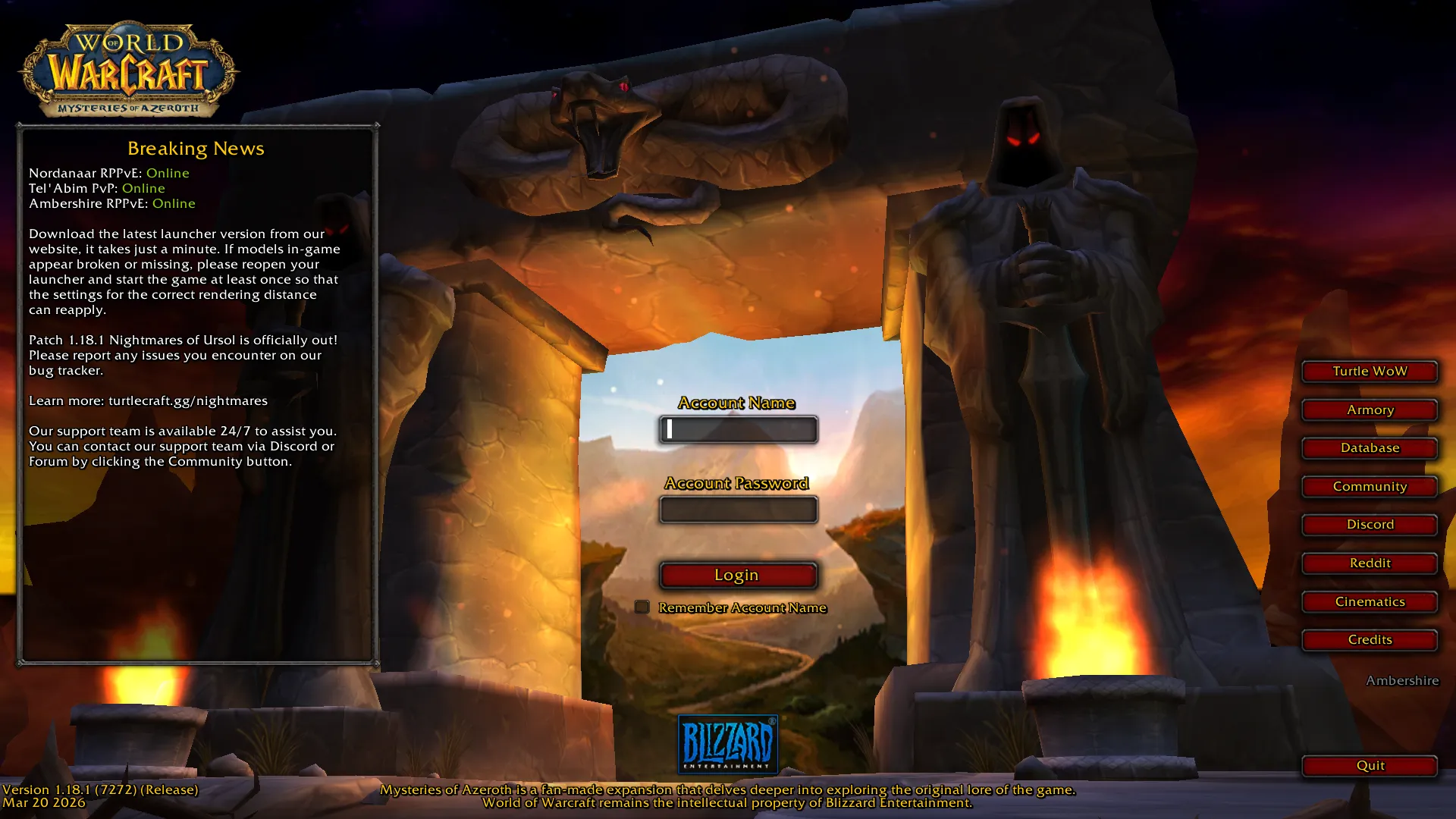
Task: Select the Community button
Action: 1370,487
